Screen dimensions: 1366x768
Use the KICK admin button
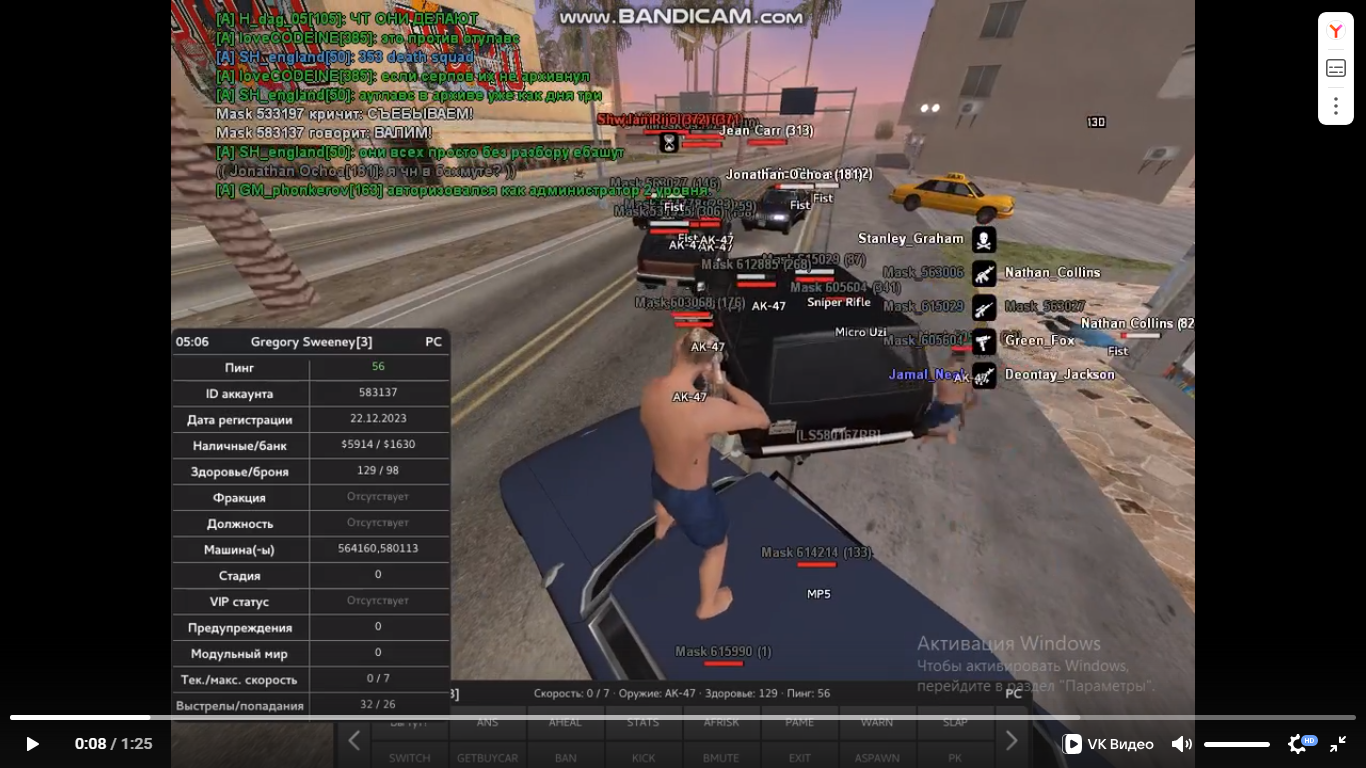coord(643,757)
